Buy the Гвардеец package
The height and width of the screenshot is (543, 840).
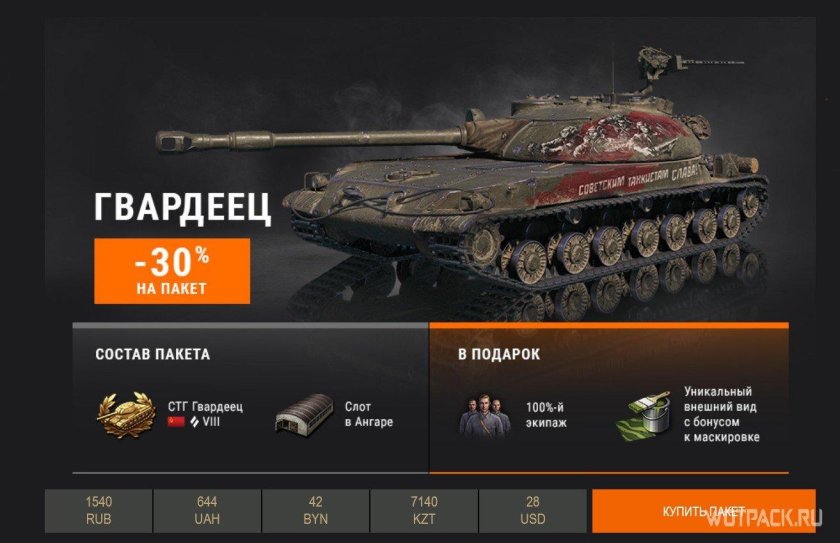coord(703,511)
